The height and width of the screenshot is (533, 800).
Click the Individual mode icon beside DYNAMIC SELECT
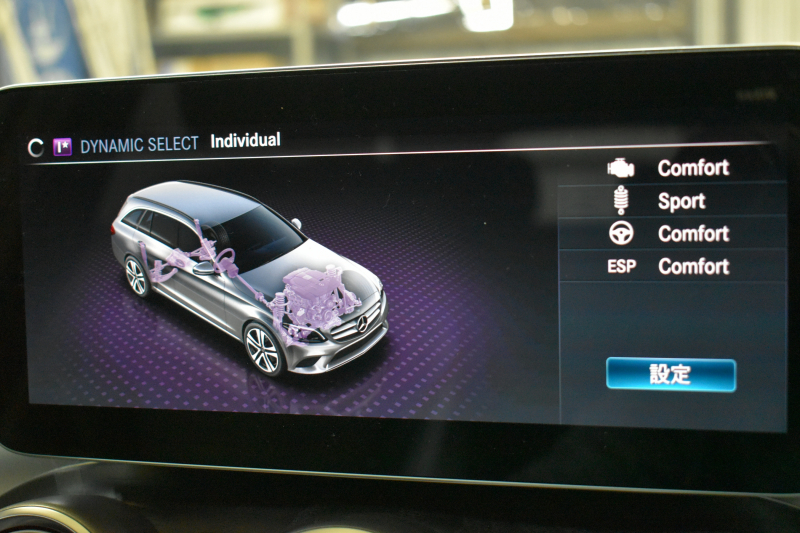[x=62, y=147]
